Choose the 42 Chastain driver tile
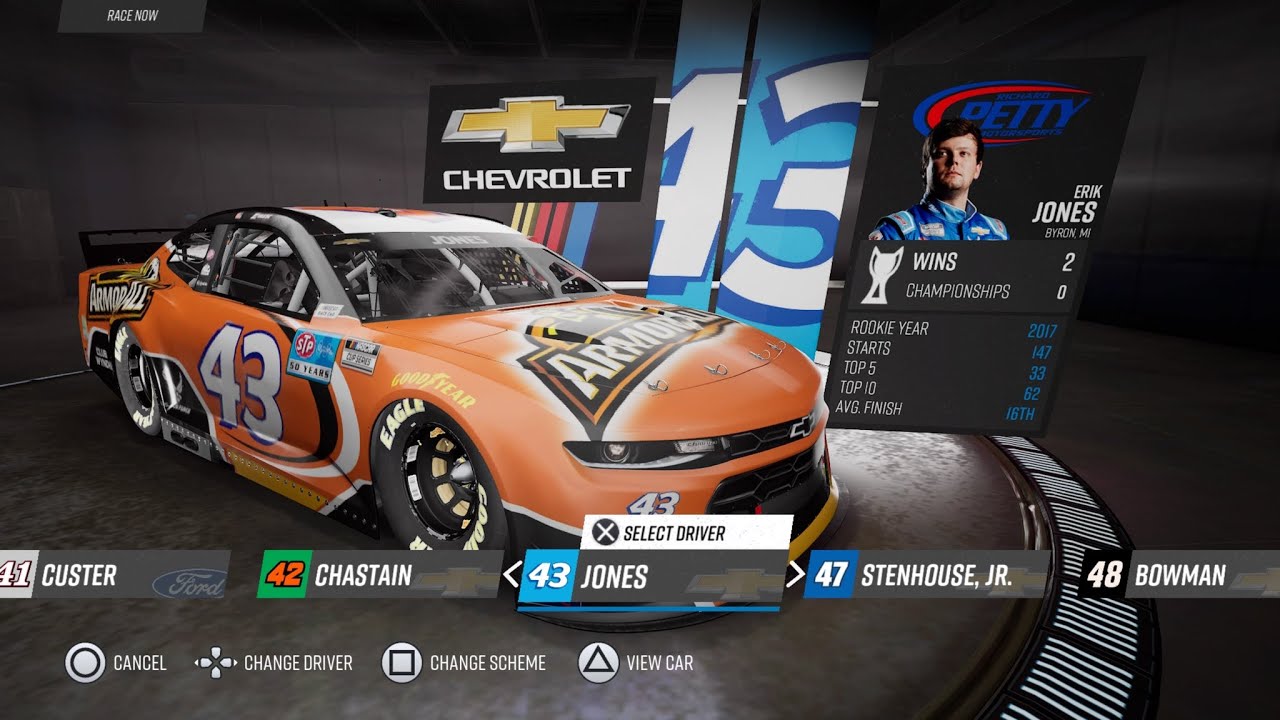This screenshot has width=1280, height=720. (380, 575)
